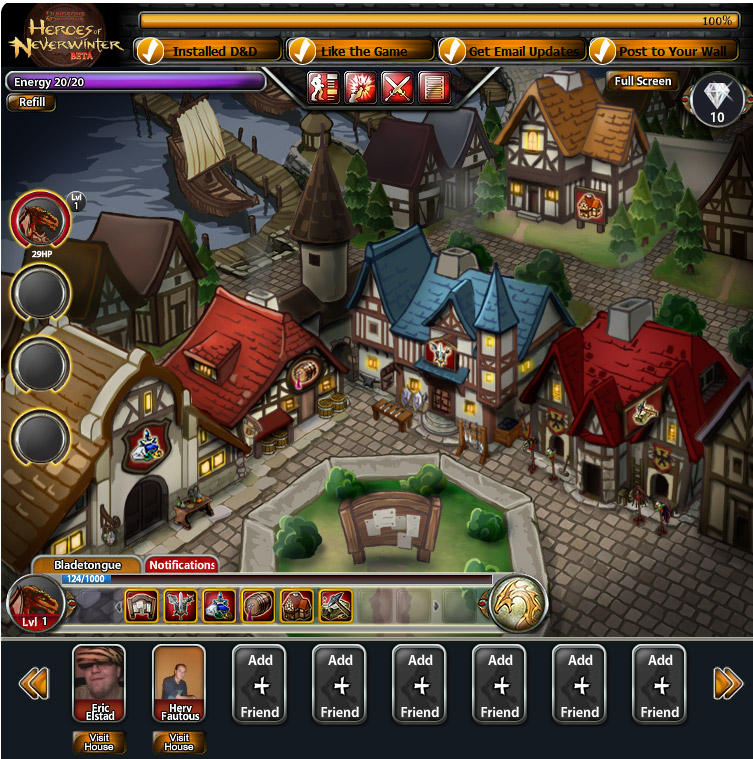Viewport: 753px width, 759px height.
Task: Toggle Full Screen mode
Action: click(x=642, y=81)
